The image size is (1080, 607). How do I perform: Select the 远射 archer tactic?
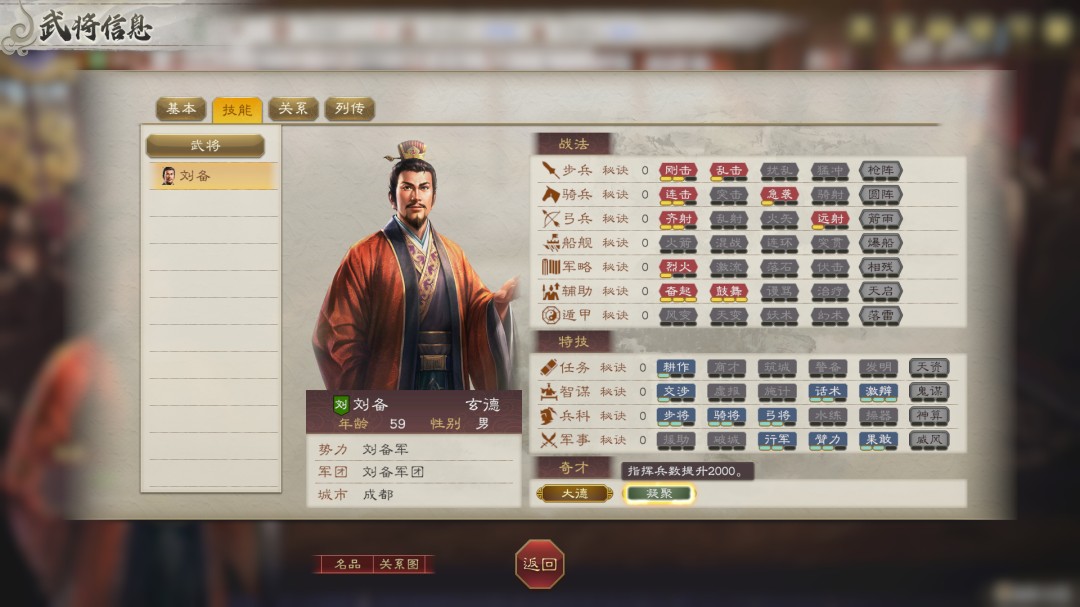pyautogui.click(x=829, y=218)
